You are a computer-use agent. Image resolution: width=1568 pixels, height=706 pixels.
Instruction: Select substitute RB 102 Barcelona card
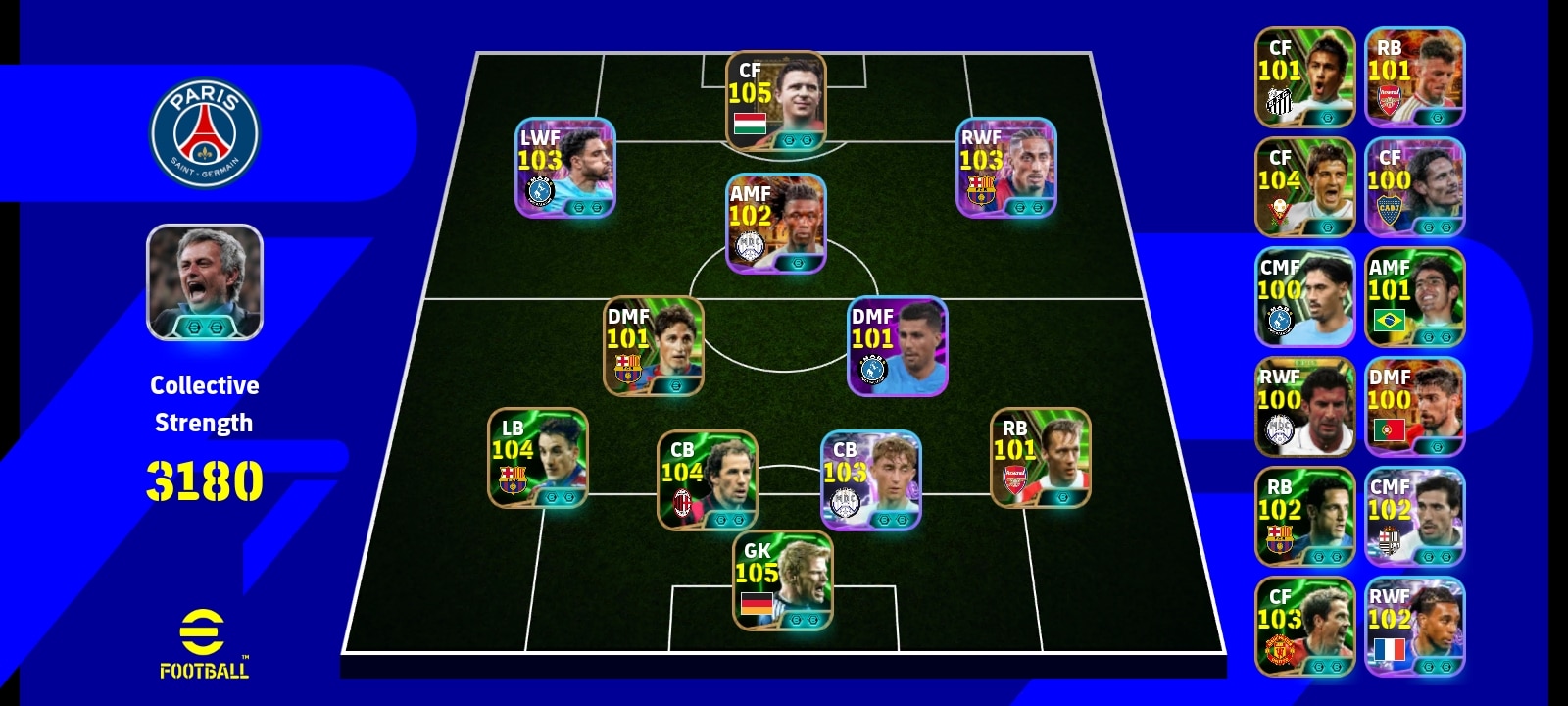1304,517
